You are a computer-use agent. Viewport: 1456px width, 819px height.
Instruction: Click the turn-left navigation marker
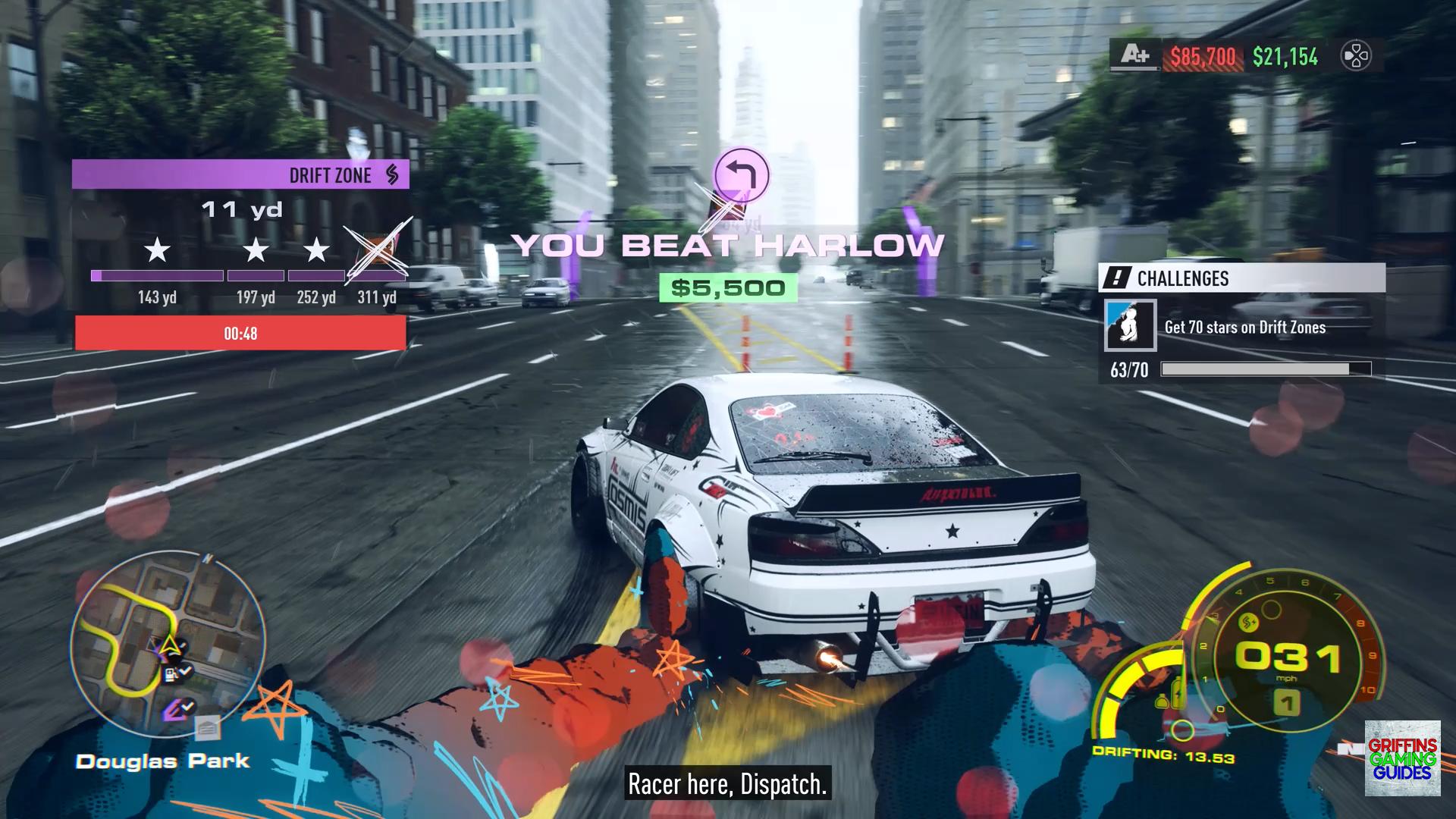[x=742, y=175]
